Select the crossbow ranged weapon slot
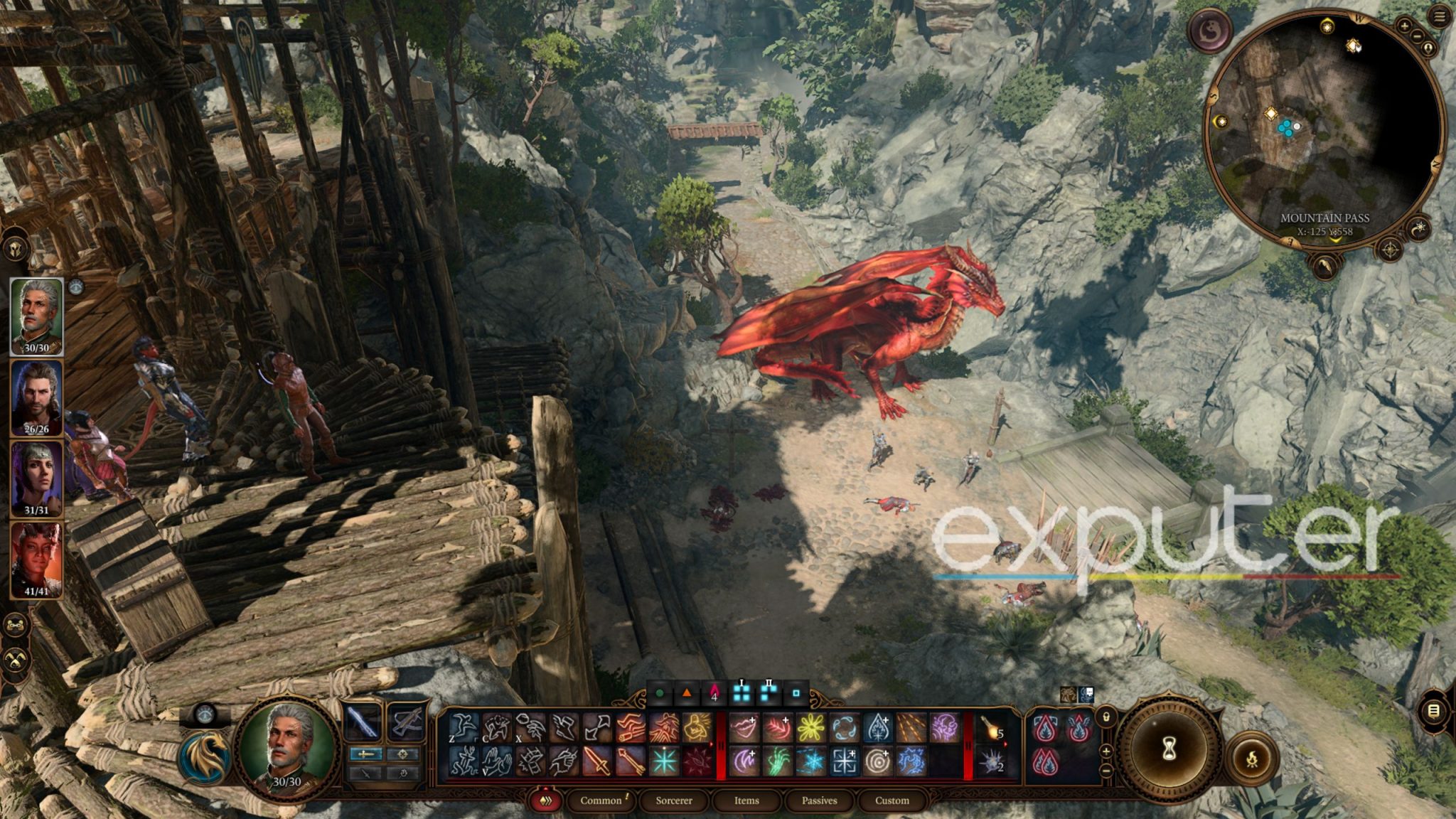The image size is (1456, 819). [405, 722]
